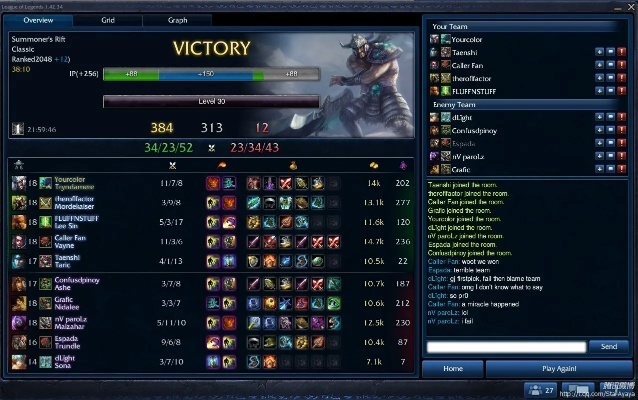This screenshot has width=638, height=400.
Task: Mute enemy player Grafic
Action: 611,169
